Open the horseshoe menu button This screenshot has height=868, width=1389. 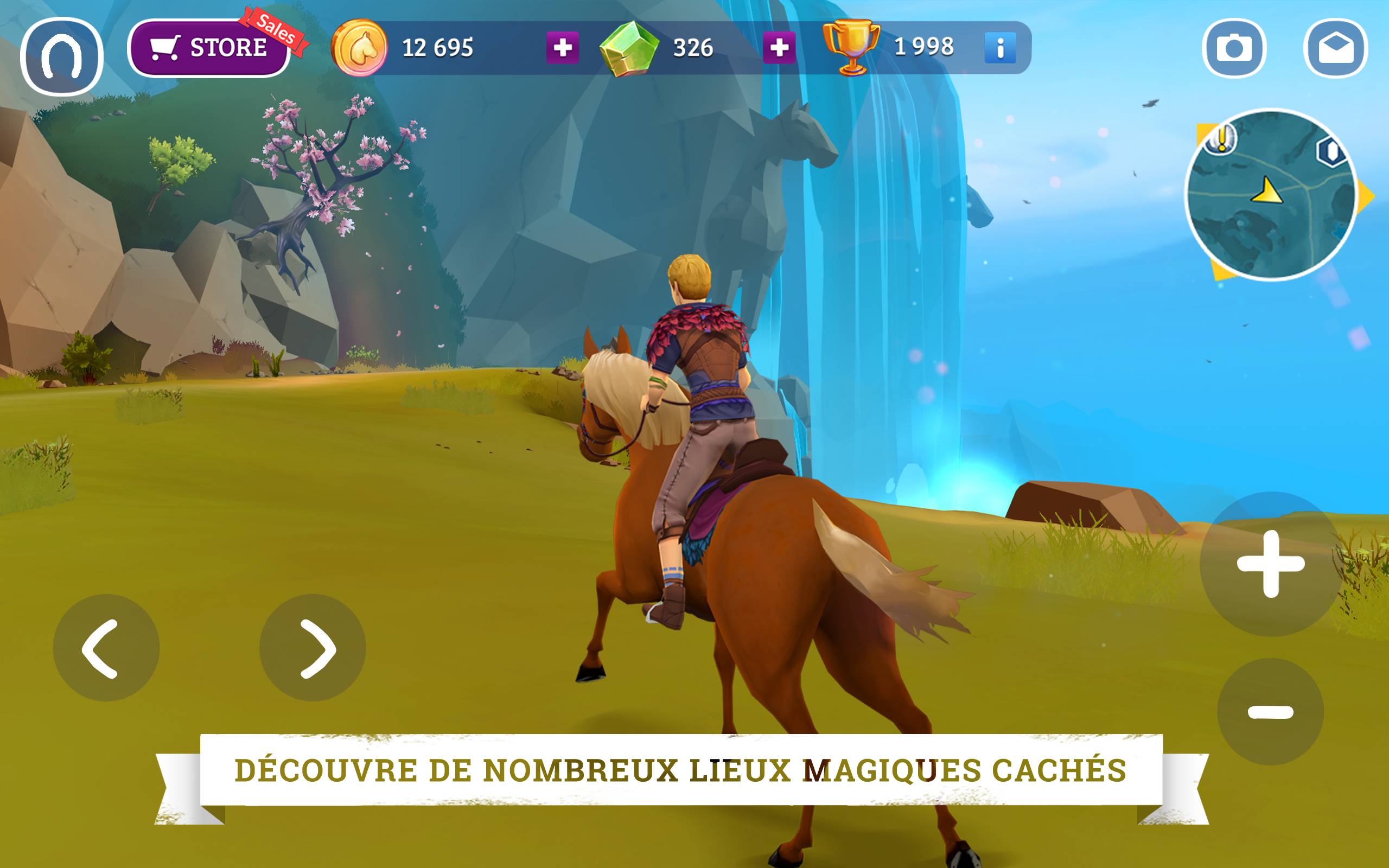click(61, 56)
